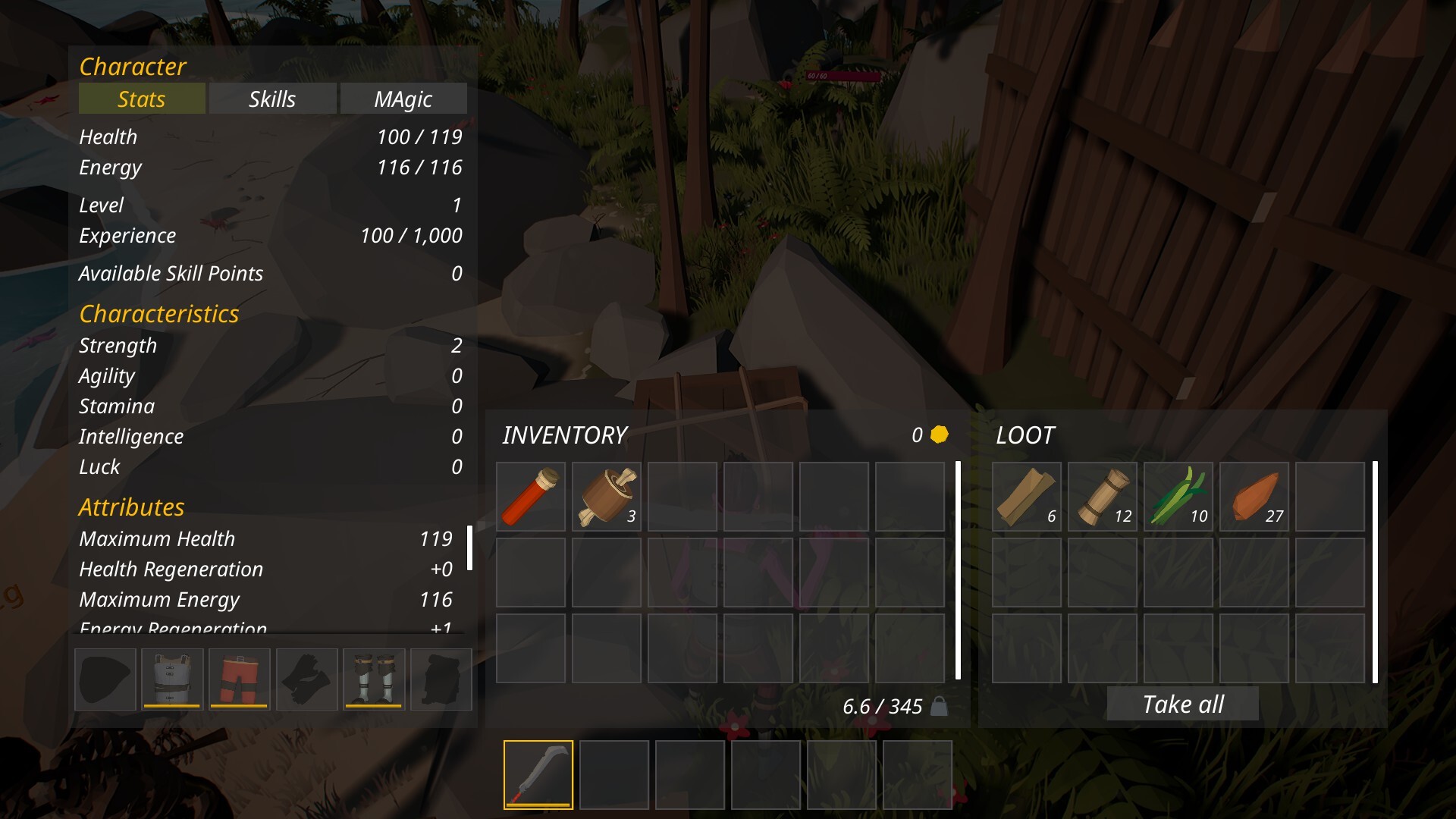Viewport: 1456px width, 819px height.
Task: Select the mortar item stack of 3
Action: pyautogui.click(x=606, y=497)
